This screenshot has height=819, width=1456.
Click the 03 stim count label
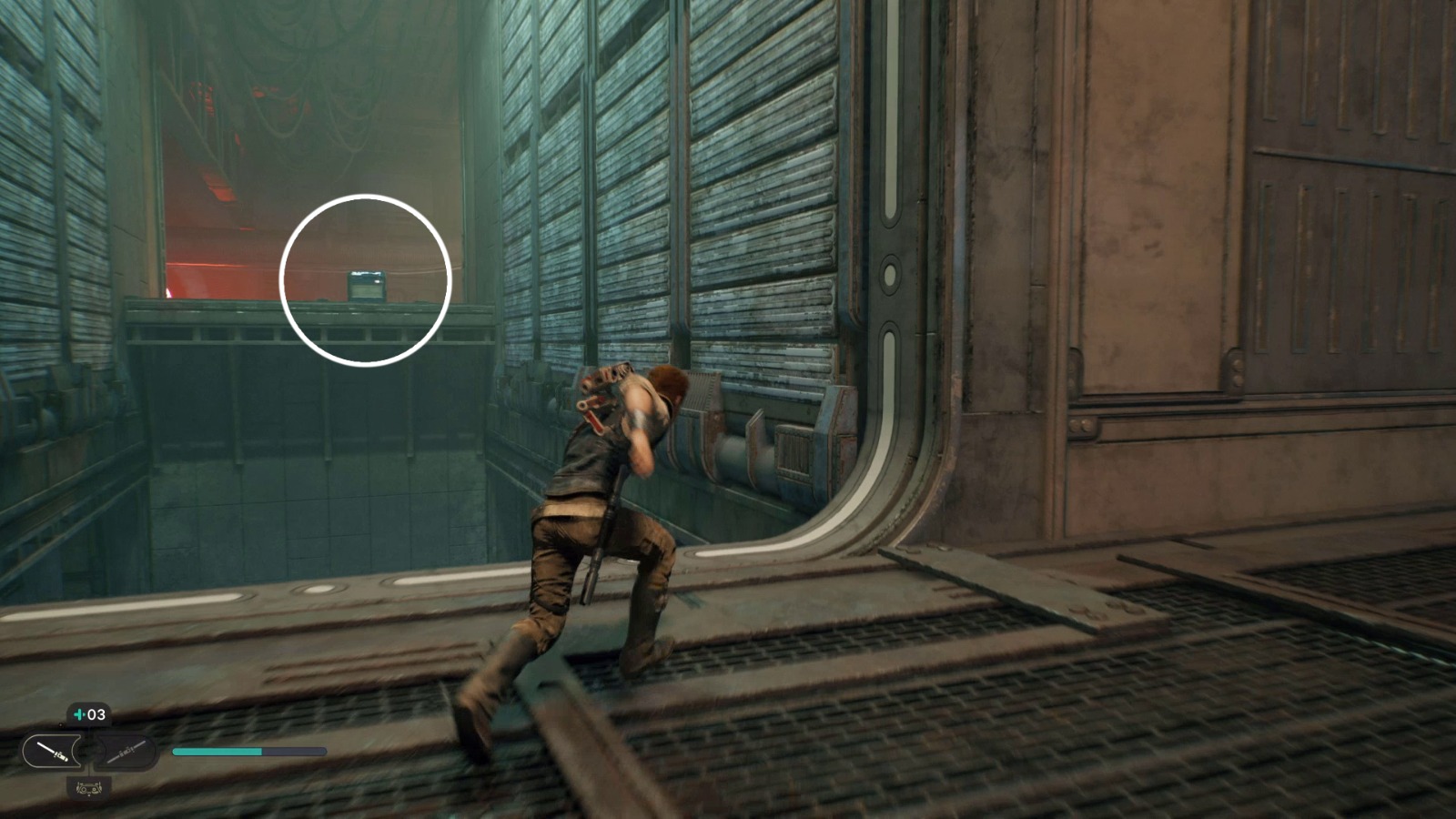96,713
